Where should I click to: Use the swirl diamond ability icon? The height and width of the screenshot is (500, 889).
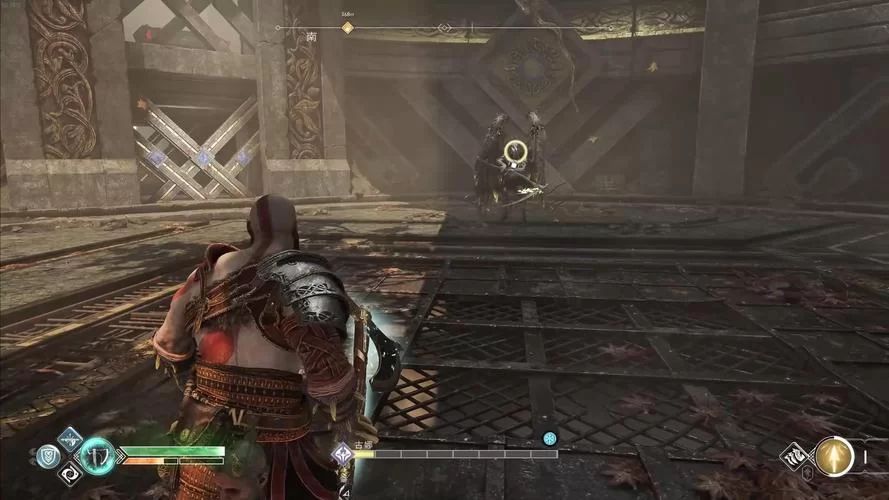(69, 473)
